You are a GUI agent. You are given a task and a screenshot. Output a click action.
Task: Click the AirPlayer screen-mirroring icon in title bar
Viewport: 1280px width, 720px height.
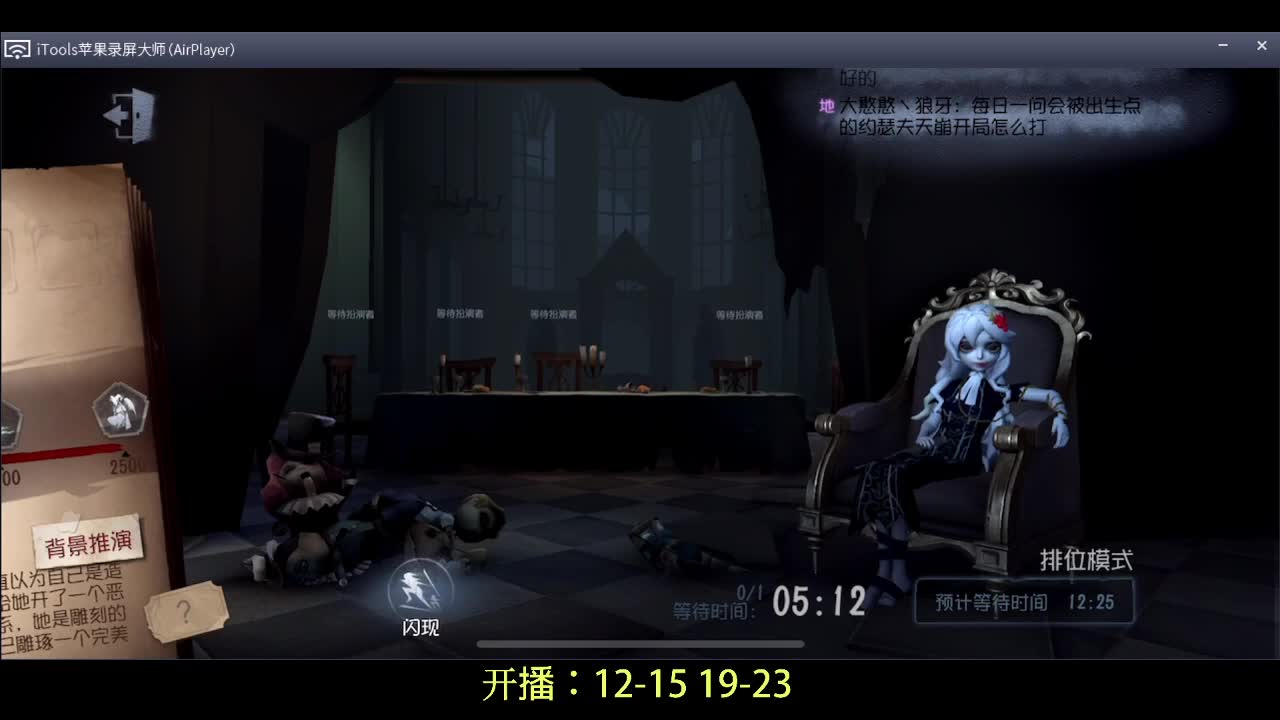click(x=17, y=48)
